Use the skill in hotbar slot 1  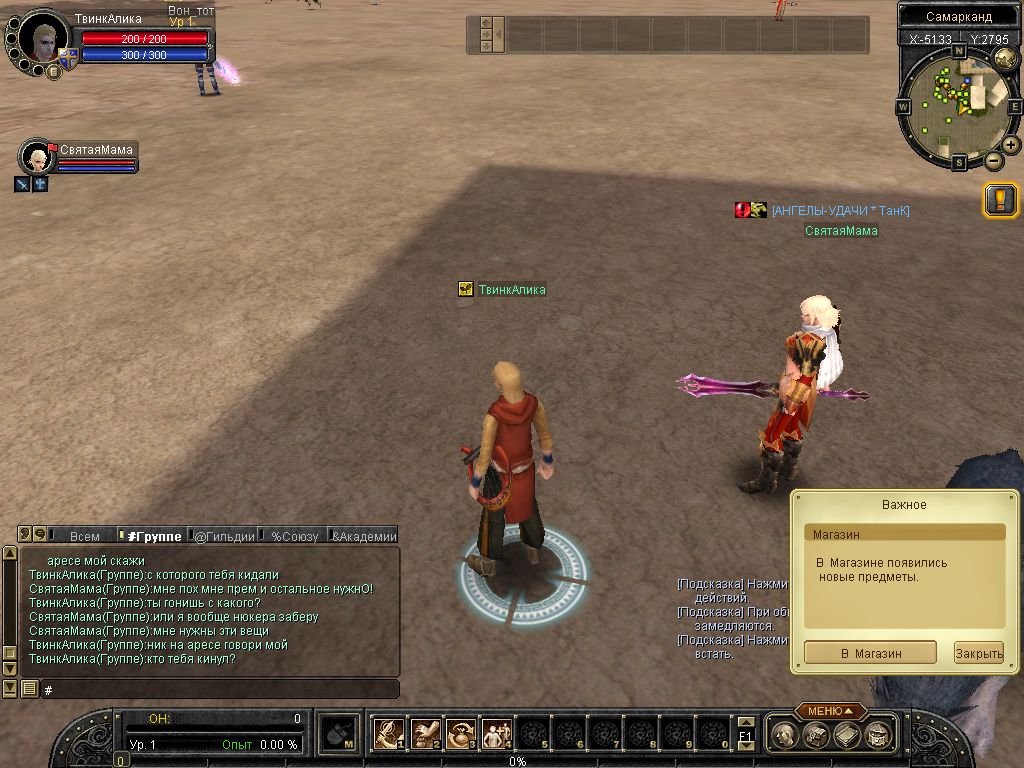pos(388,734)
